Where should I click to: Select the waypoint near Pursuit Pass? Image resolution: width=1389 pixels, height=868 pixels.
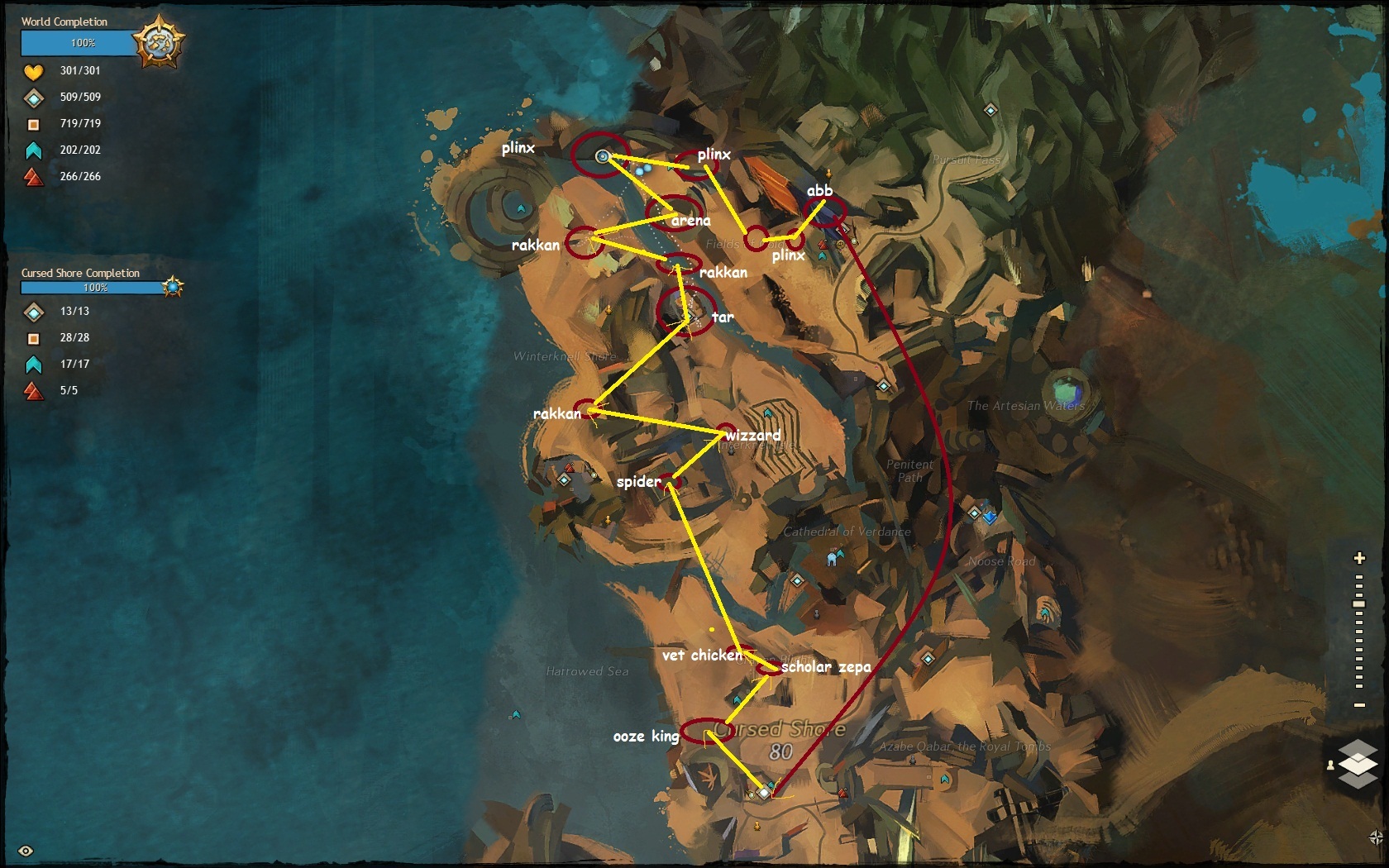pos(990,110)
